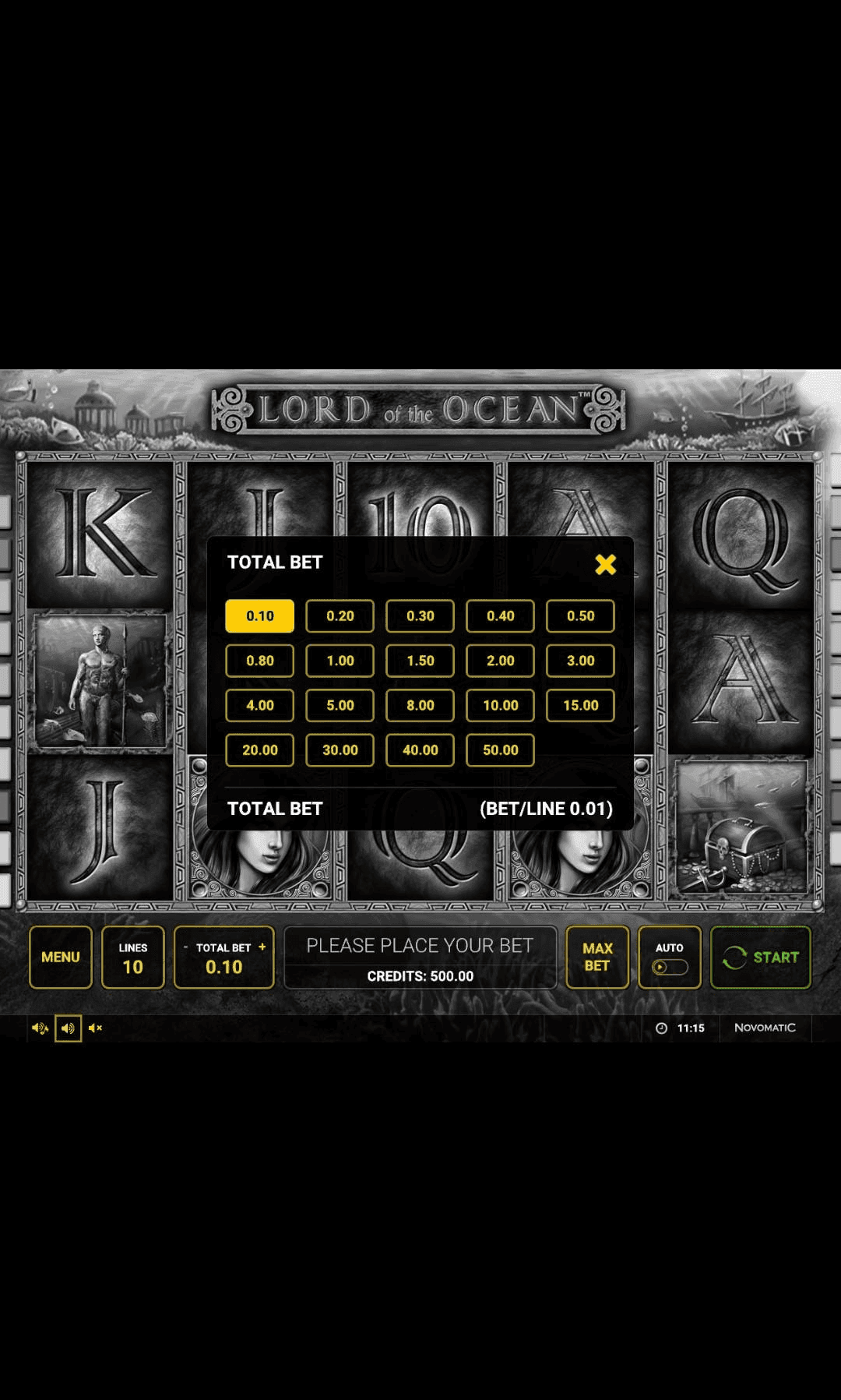Viewport: 841px width, 1400px height.
Task: Select the highlighted 0.10 bet option
Action: coord(259,616)
